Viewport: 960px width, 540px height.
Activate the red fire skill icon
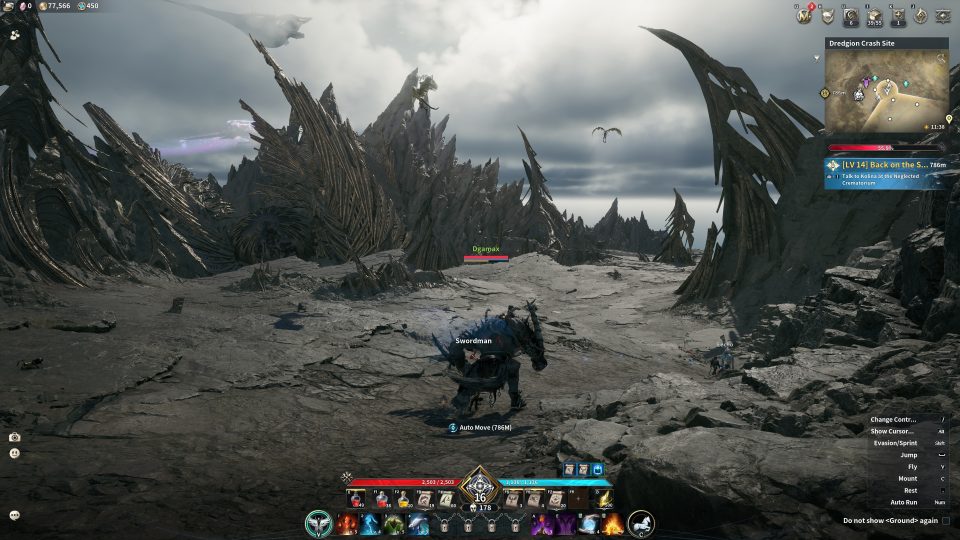point(347,523)
